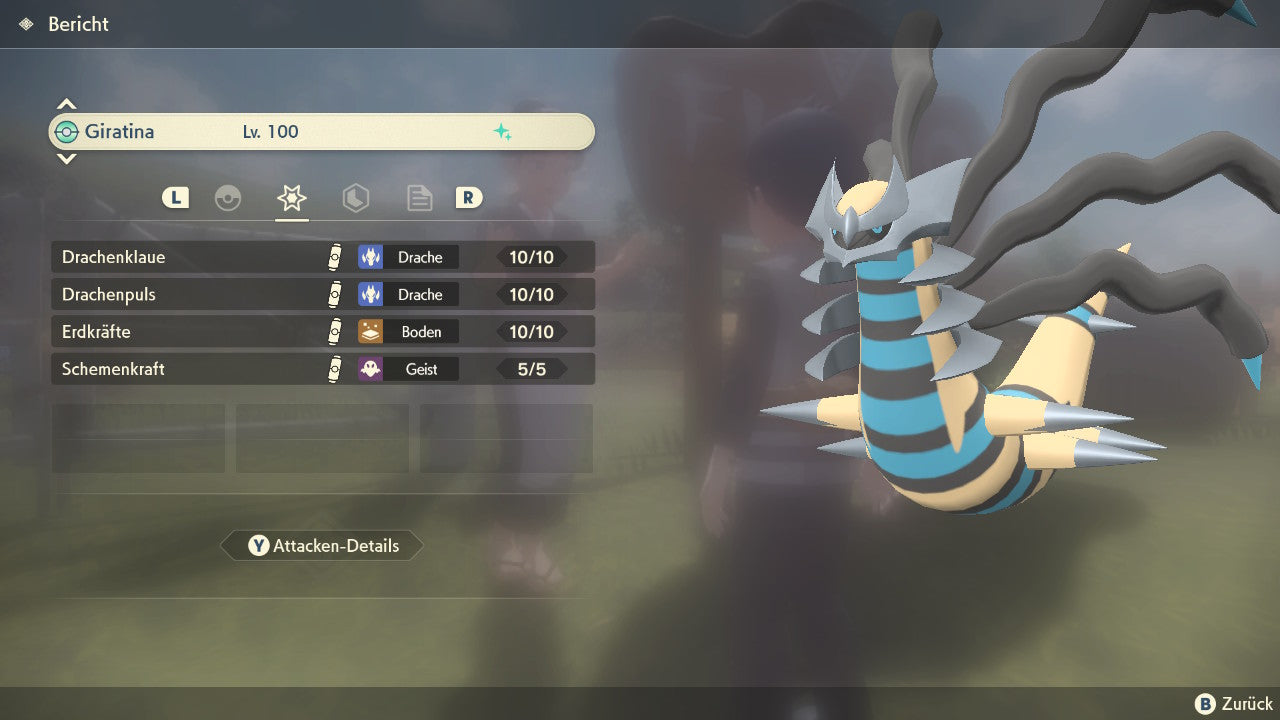Open the moves tab with star icon

pyautogui.click(x=291, y=198)
